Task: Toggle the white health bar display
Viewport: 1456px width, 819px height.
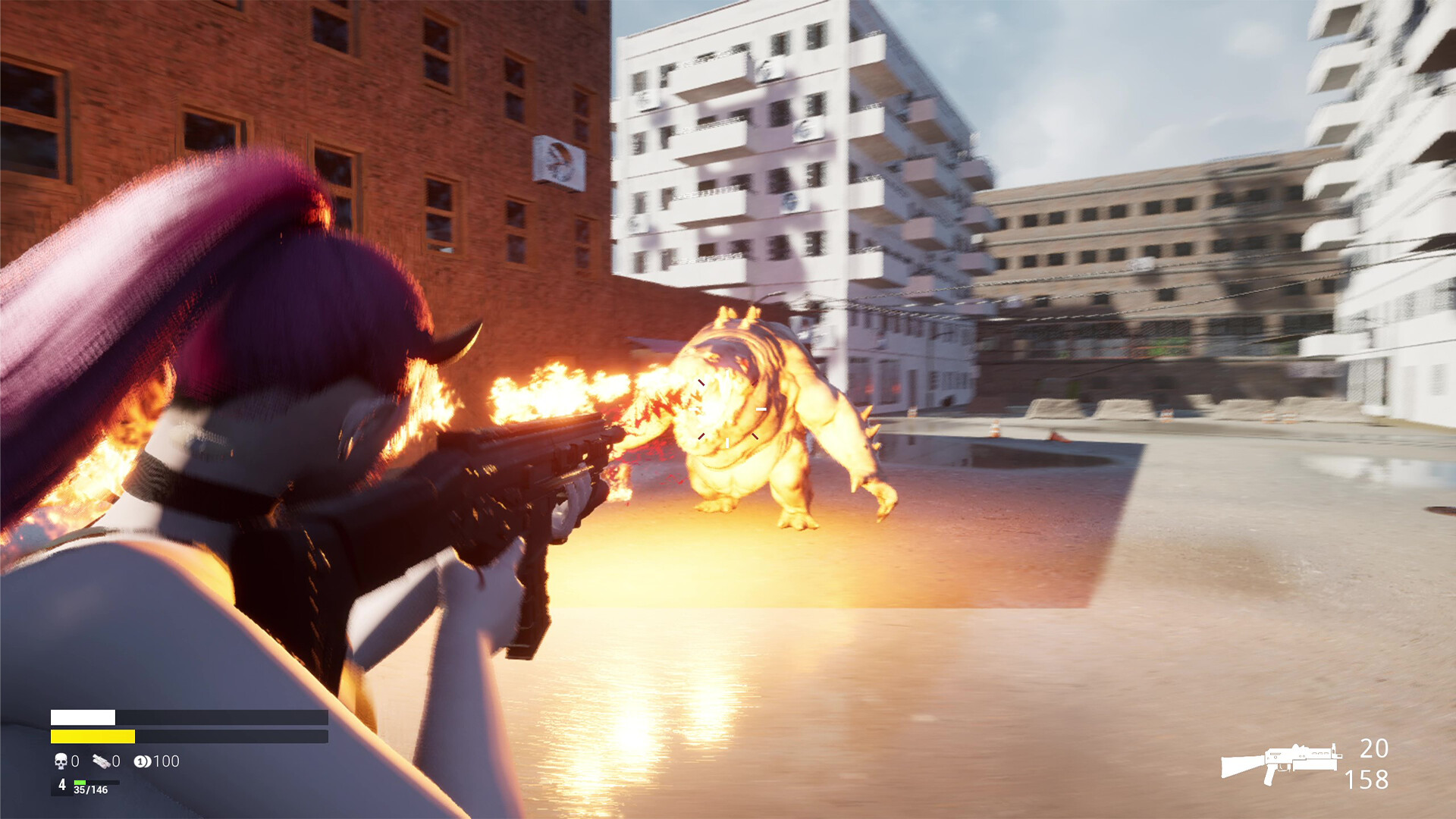Action: click(83, 717)
